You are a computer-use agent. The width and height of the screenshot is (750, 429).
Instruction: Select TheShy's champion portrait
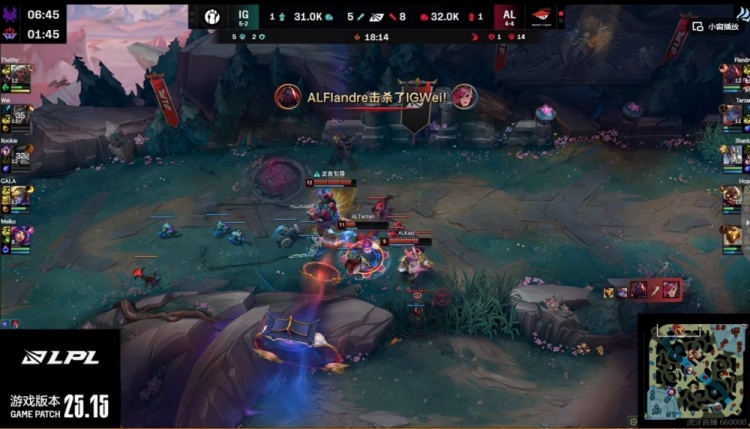click(x=19, y=74)
